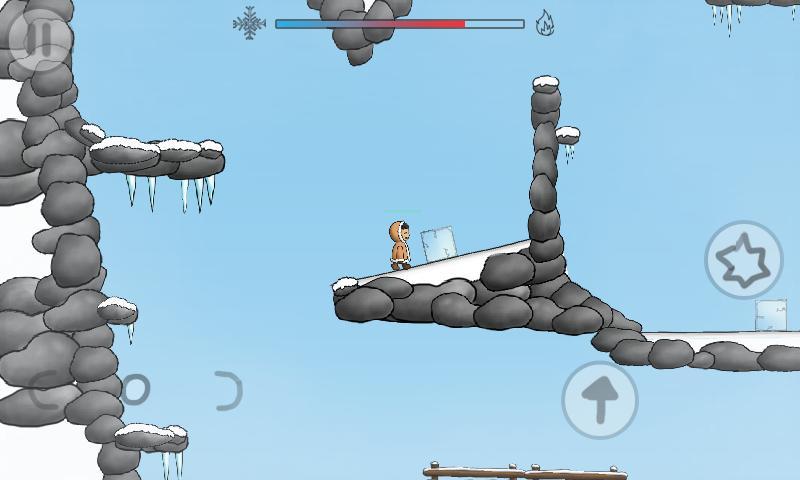This screenshot has height=480, width=800.
Task: Tap the left bracket of movement control
Action: click(x=44, y=389)
